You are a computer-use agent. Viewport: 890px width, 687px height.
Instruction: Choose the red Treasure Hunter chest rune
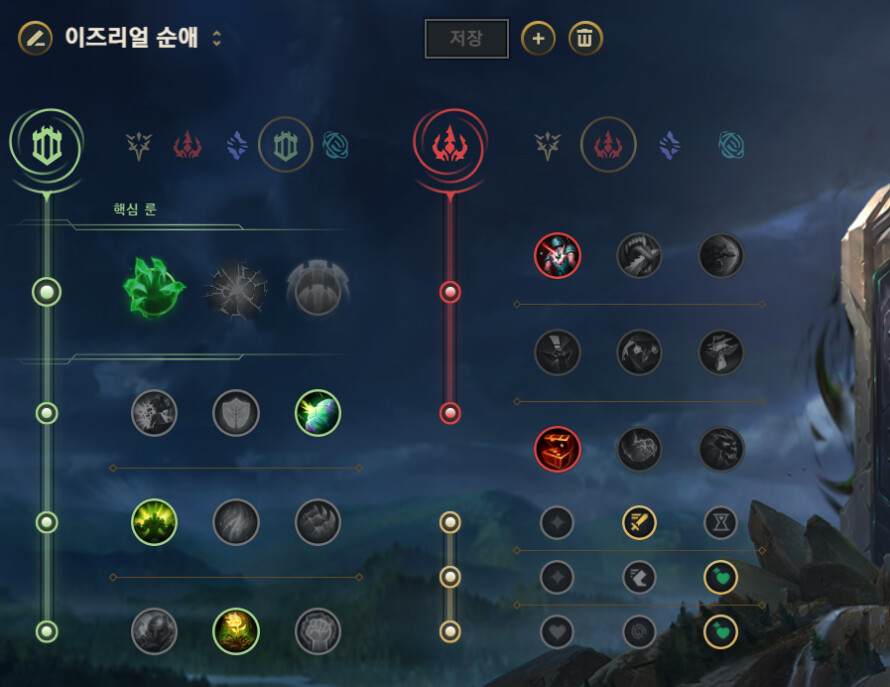[x=557, y=449]
